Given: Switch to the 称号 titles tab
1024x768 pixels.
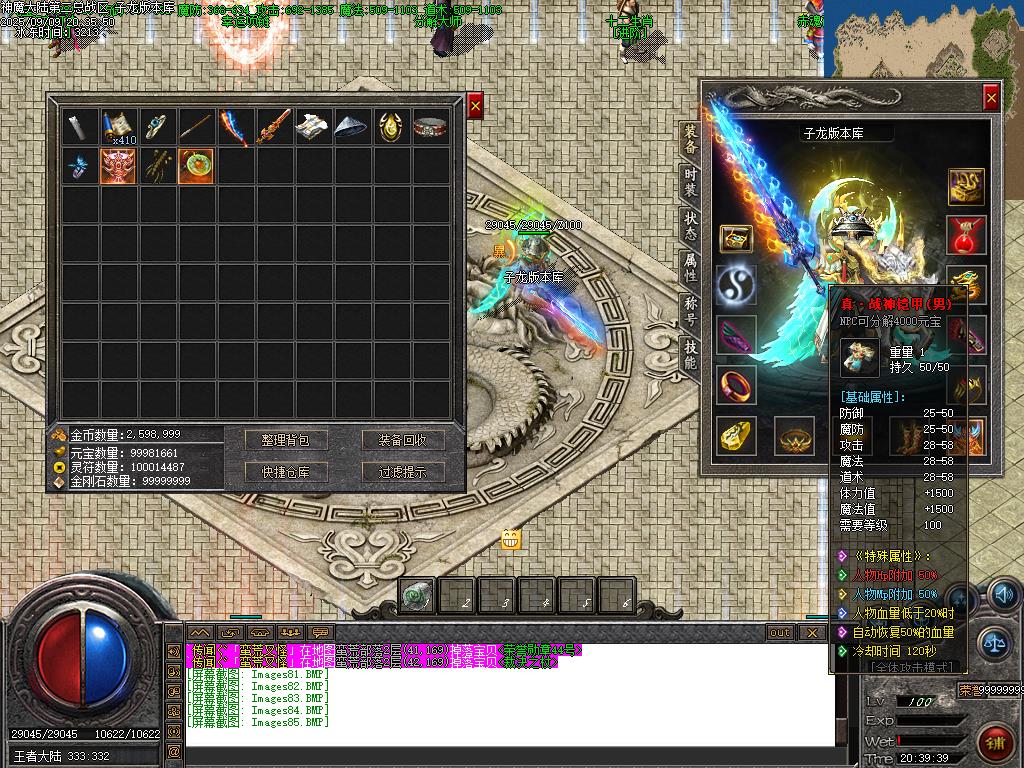Looking at the screenshot, I should (691, 311).
